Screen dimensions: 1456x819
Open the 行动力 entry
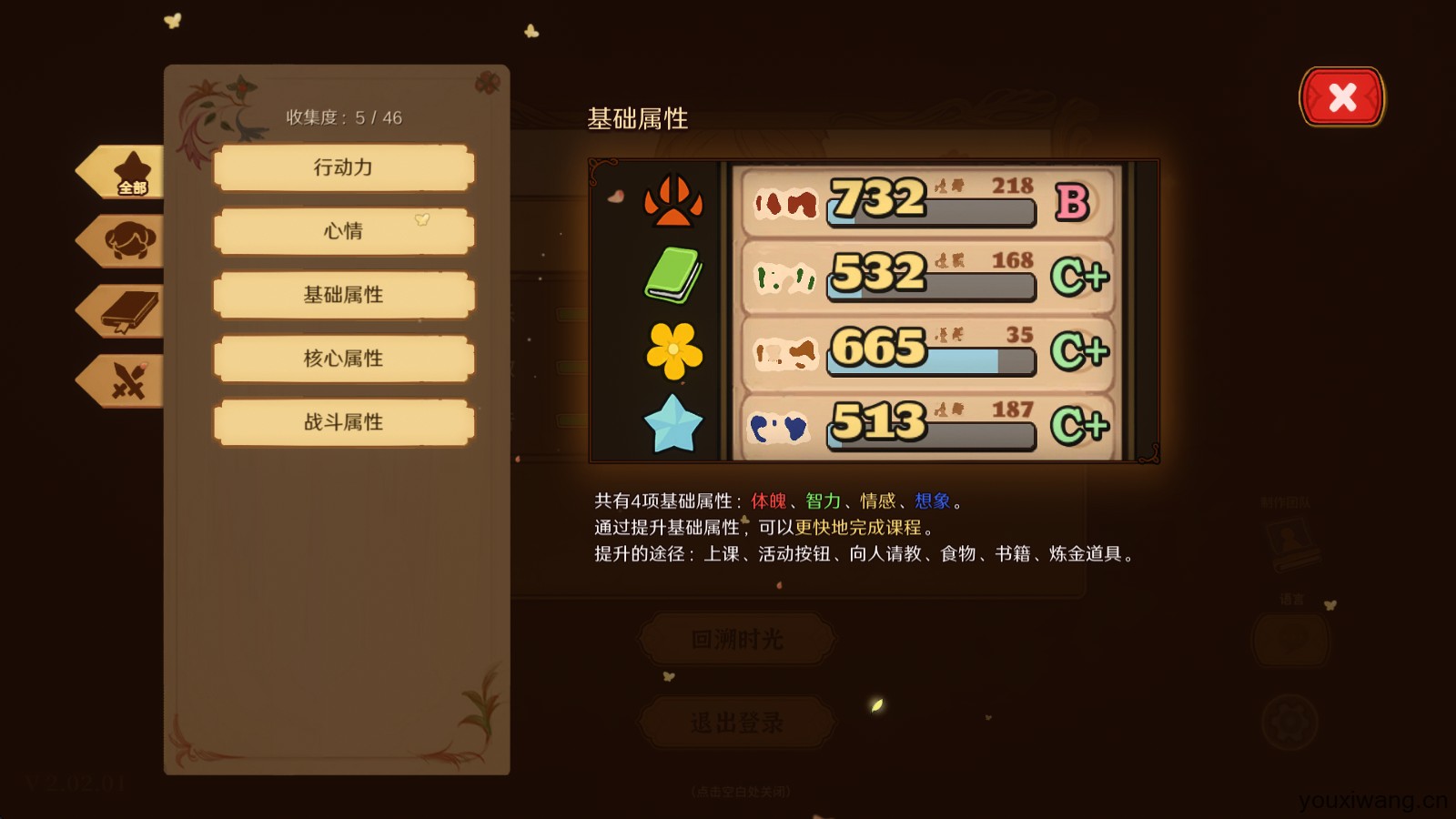[x=343, y=167]
